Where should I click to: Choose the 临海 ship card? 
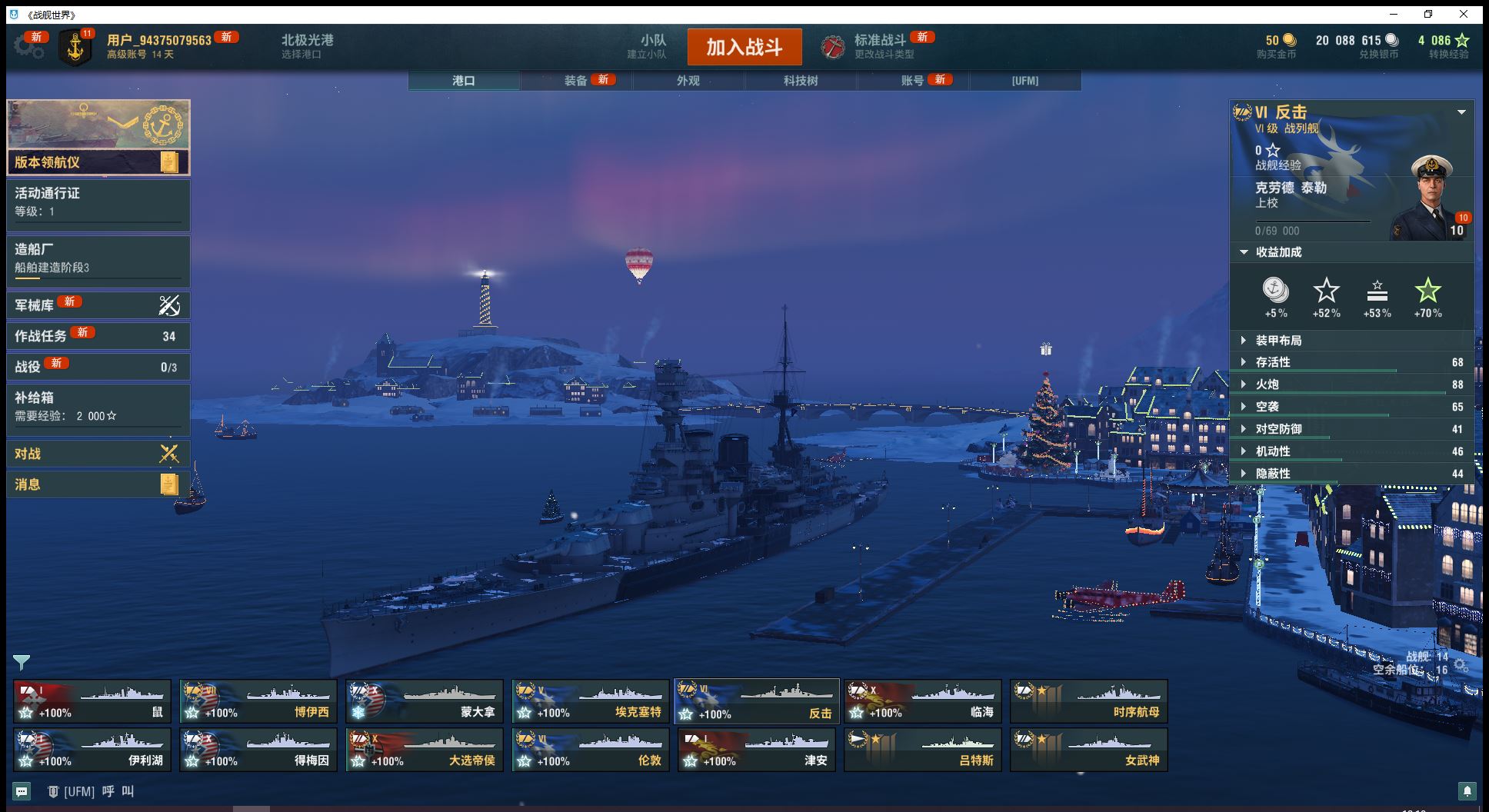click(x=923, y=701)
